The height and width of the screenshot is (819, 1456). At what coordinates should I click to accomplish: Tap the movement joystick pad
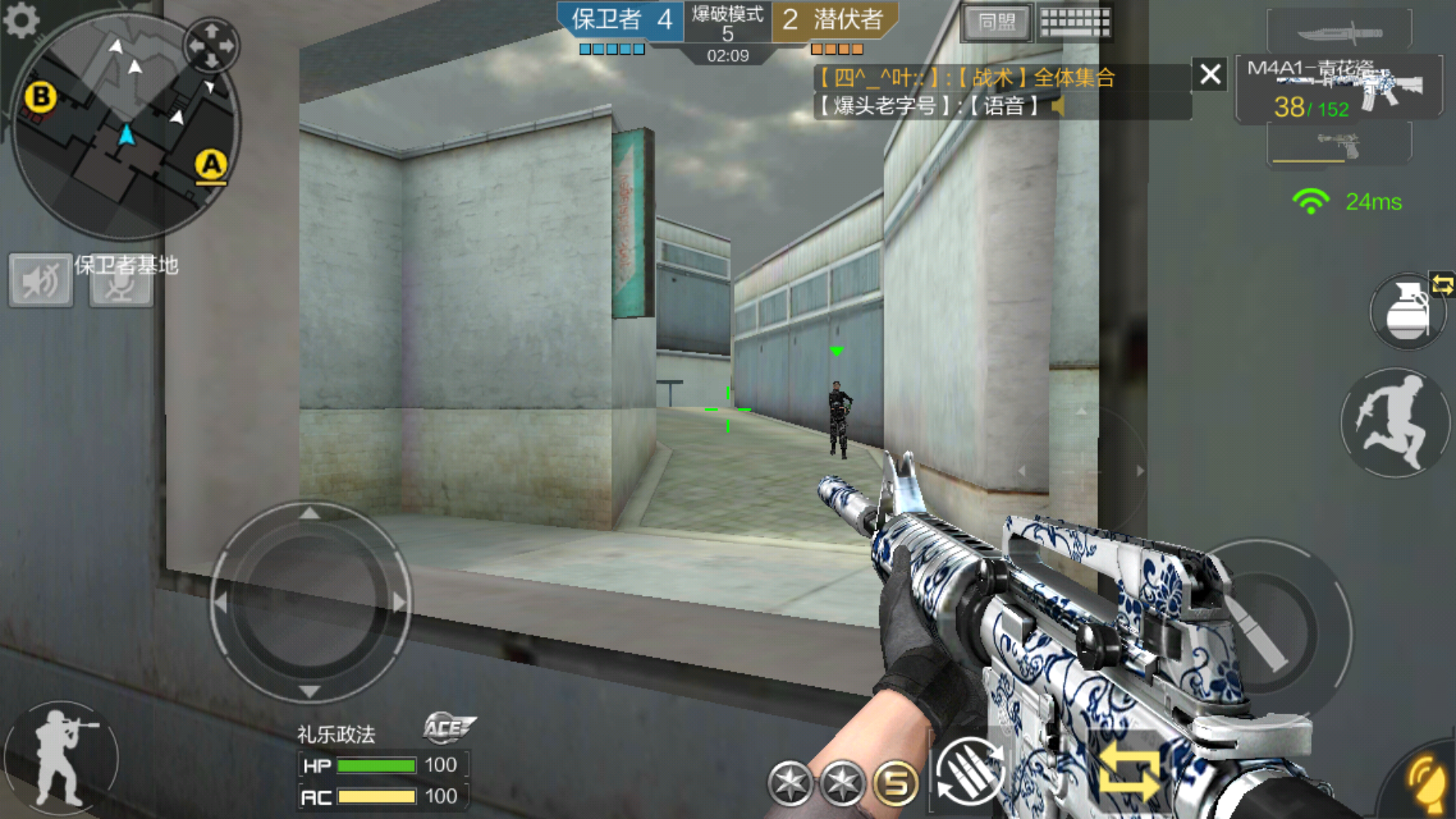[x=309, y=603]
